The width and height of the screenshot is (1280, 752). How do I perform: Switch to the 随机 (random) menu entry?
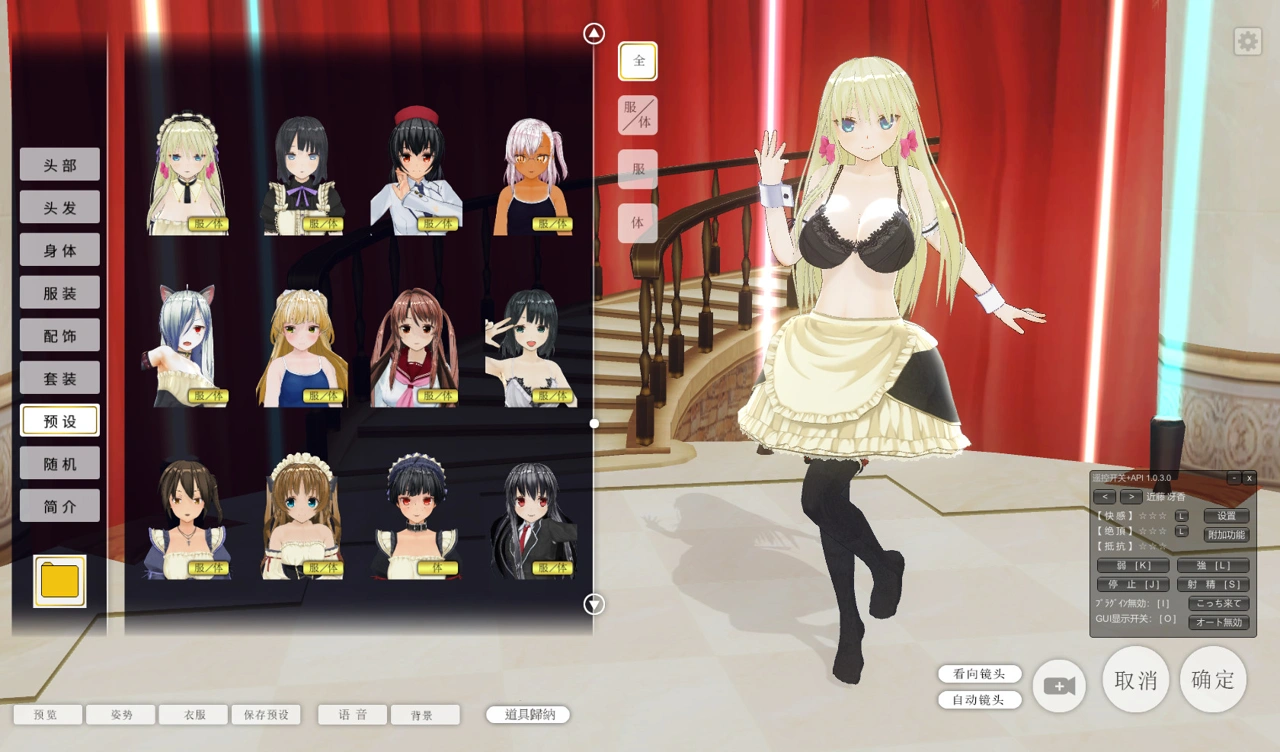point(60,463)
